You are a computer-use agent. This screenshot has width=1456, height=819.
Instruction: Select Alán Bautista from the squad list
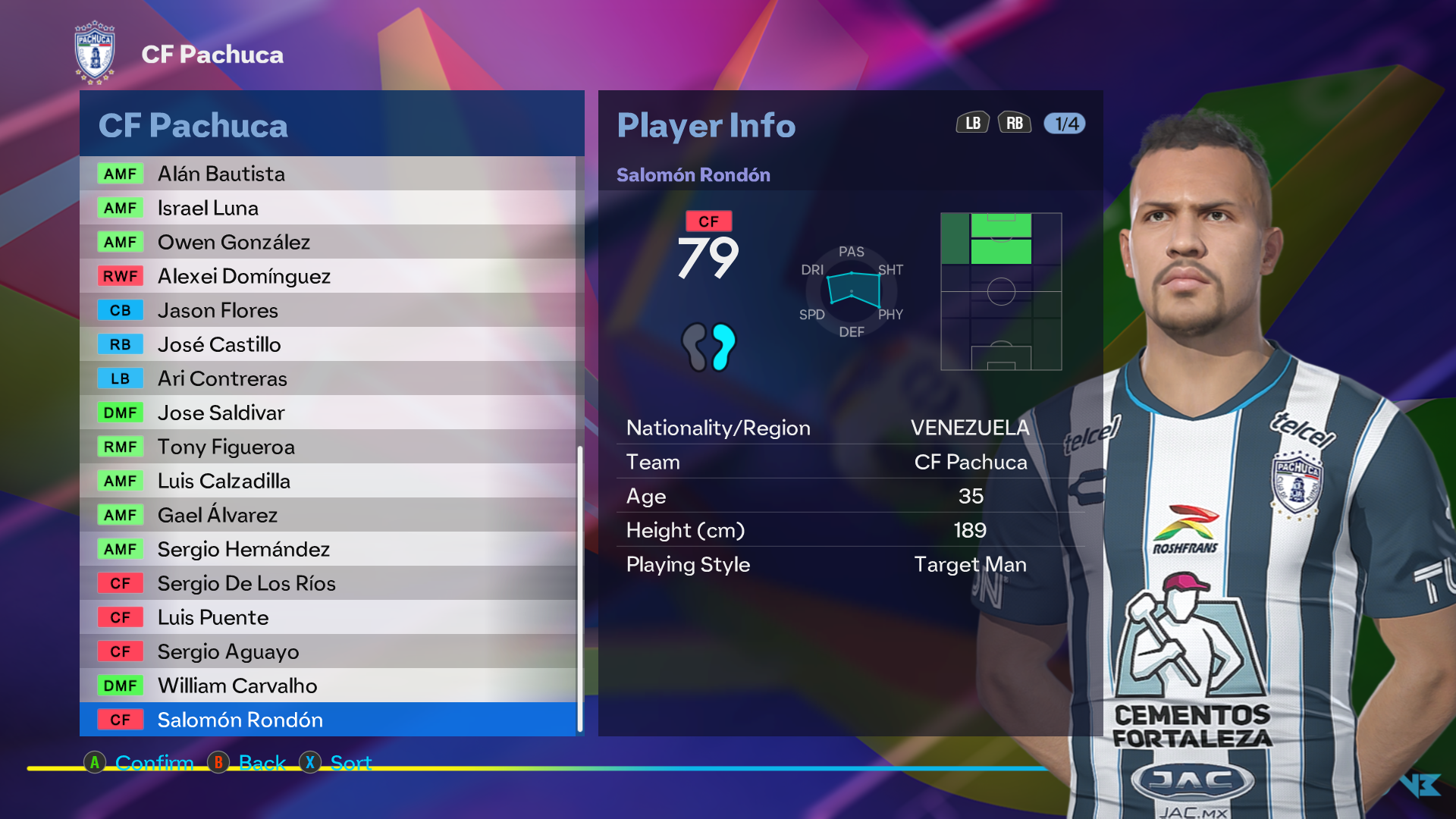click(x=328, y=174)
